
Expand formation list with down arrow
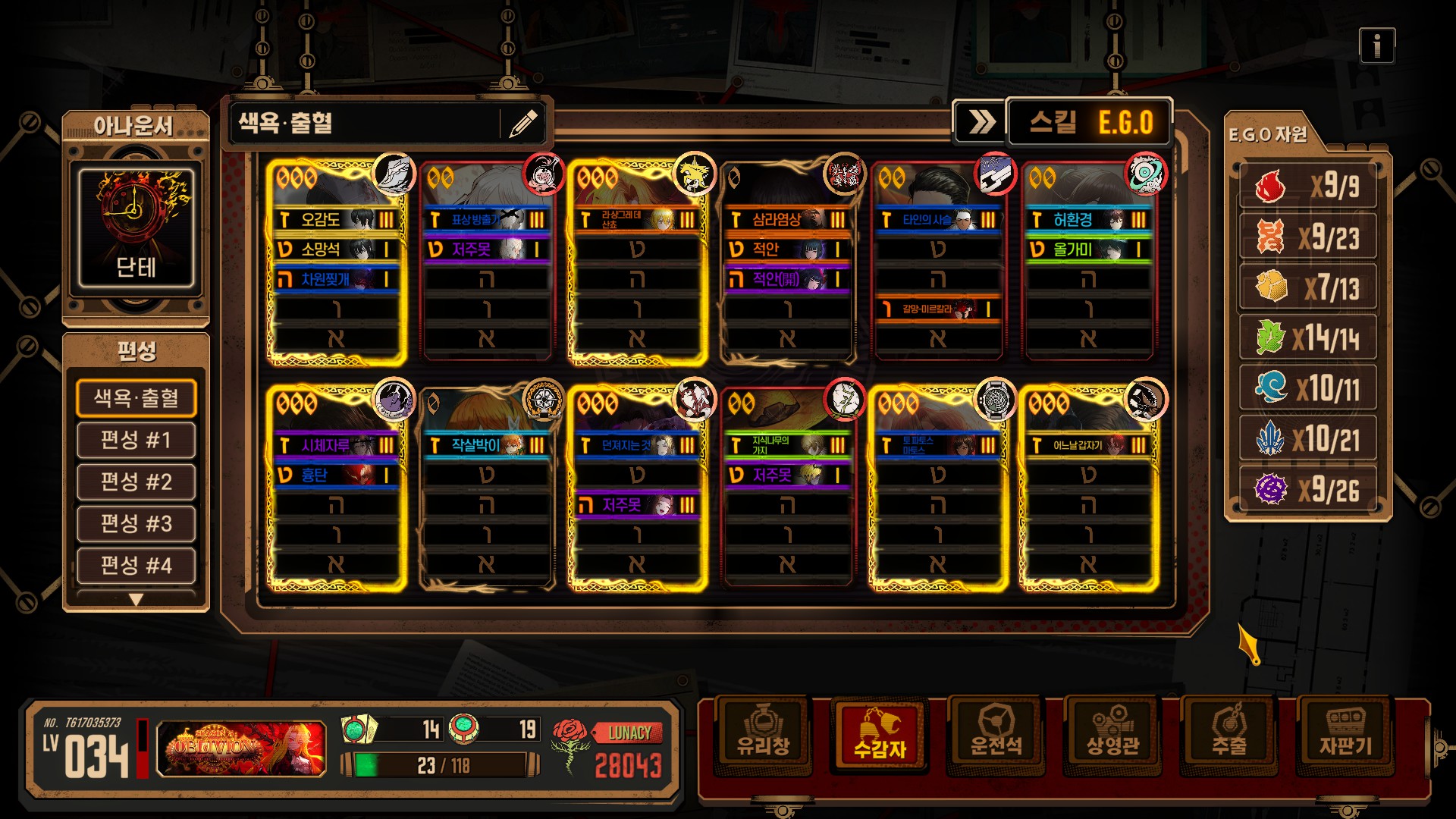136,600
